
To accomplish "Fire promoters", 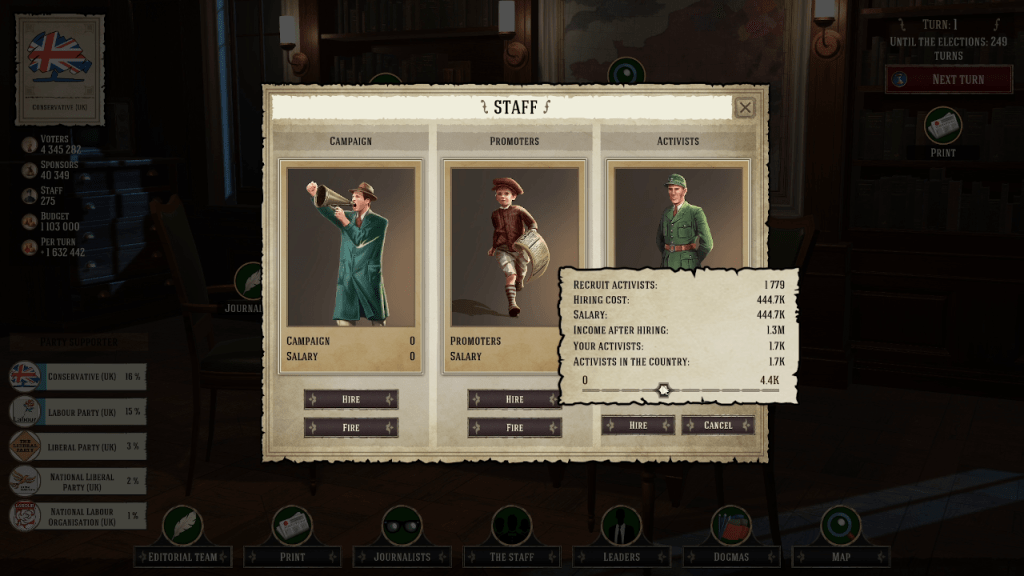I will point(514,427).
